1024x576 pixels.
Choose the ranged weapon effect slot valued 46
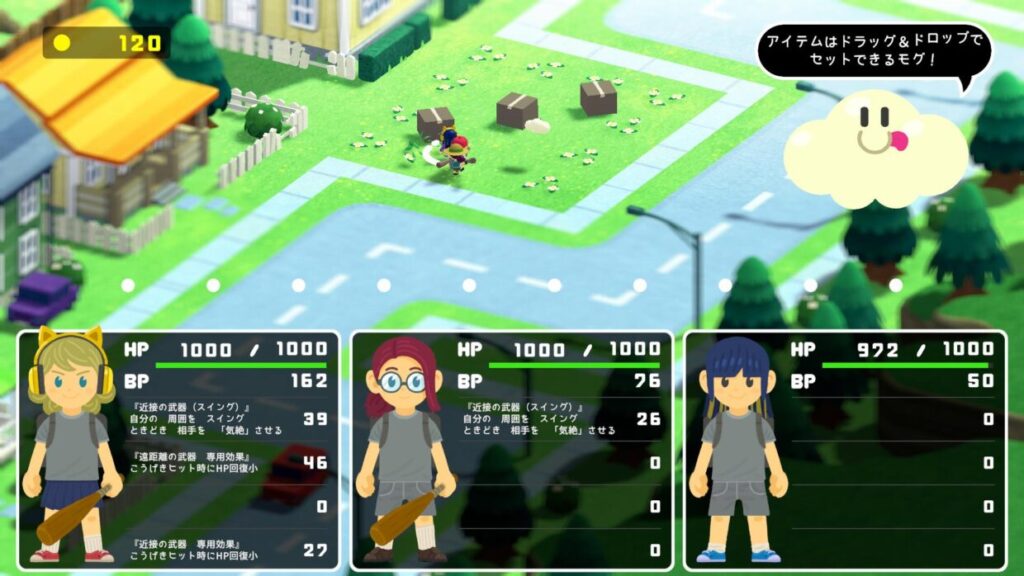point(230,462)
